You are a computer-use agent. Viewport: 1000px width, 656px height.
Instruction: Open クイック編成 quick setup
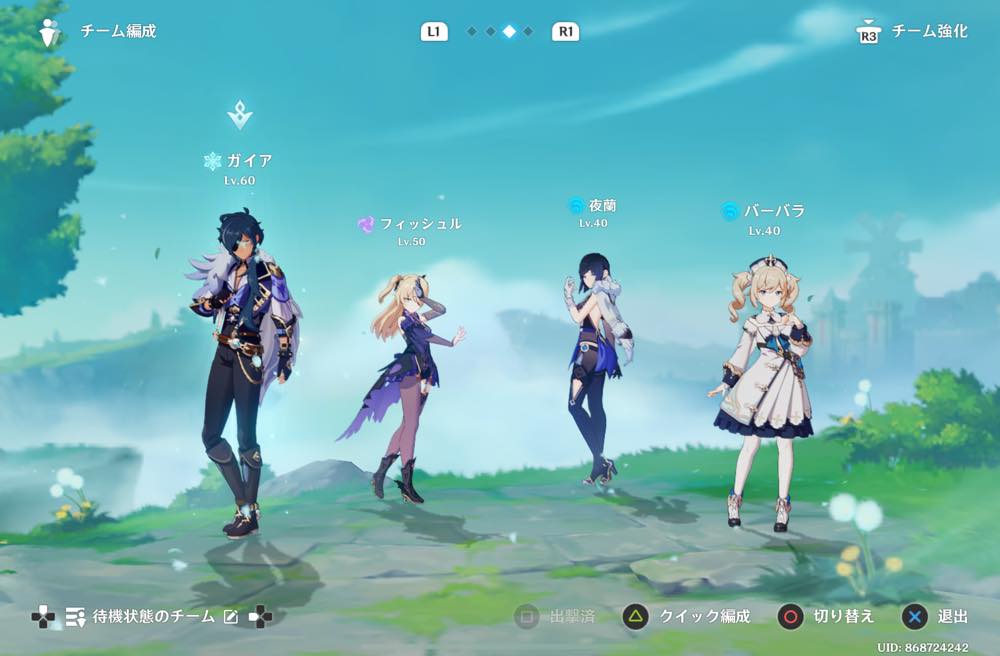click(686, 616)
